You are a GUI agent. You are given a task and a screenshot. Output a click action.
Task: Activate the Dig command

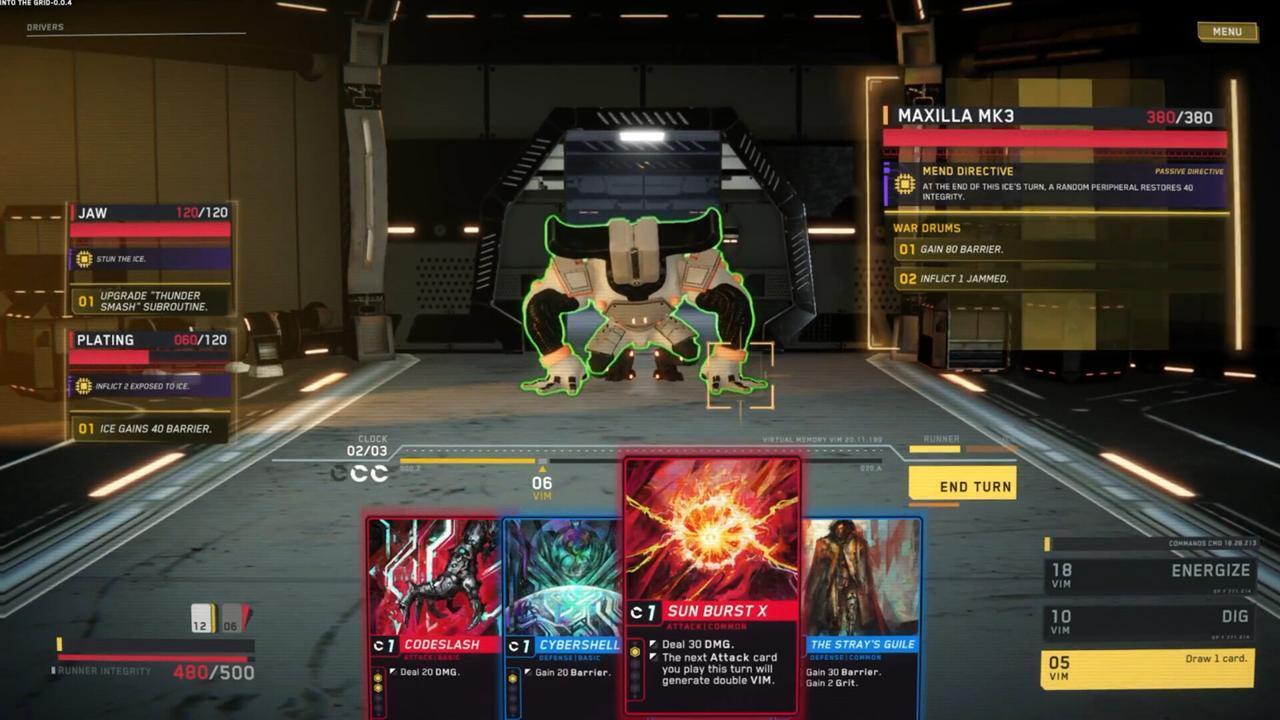click(x=1149, y=622)
